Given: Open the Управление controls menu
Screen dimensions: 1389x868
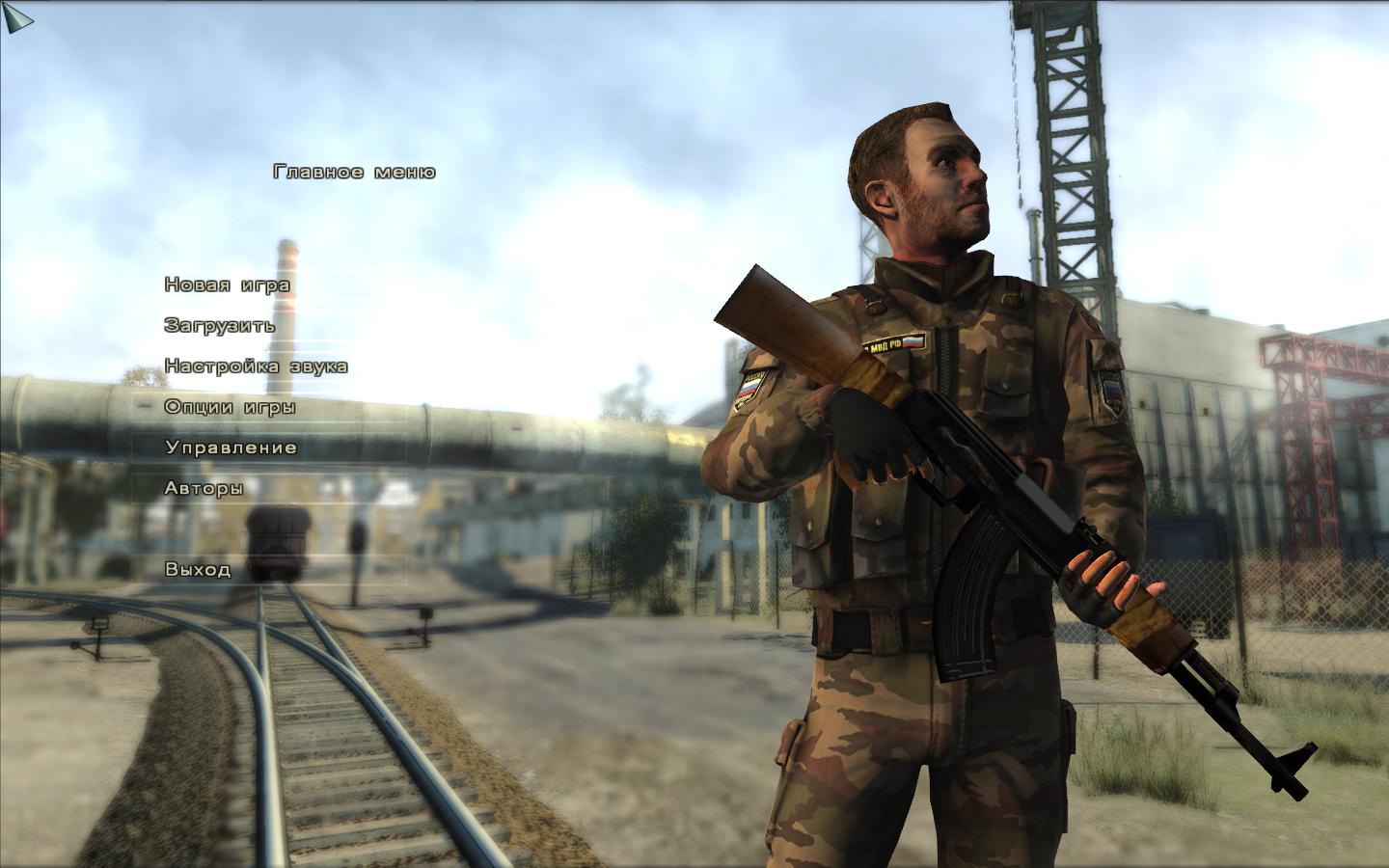Looking at the screenshot, I should 231,448.
